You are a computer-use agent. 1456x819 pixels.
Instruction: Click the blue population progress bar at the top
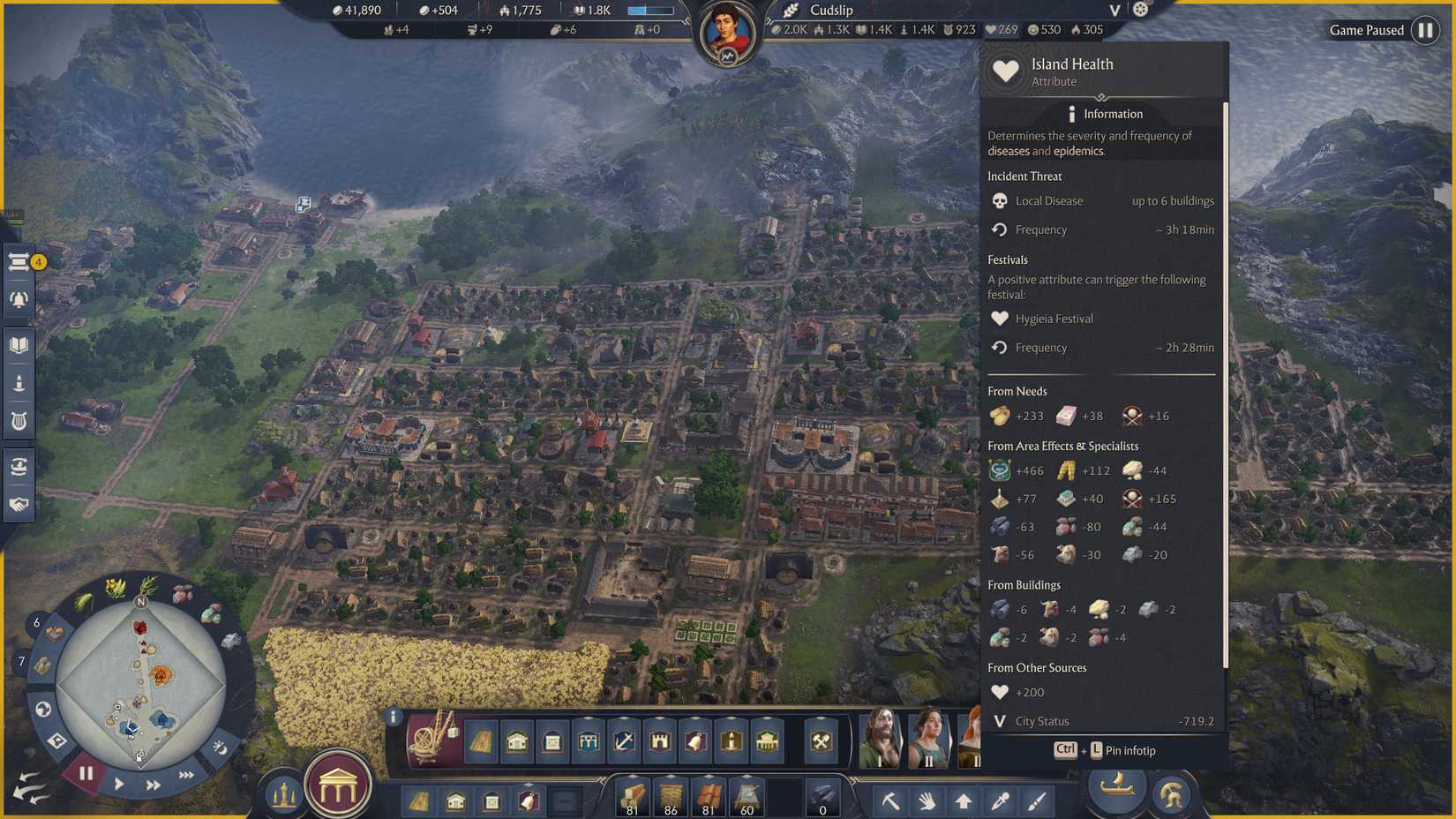(650, 11)
